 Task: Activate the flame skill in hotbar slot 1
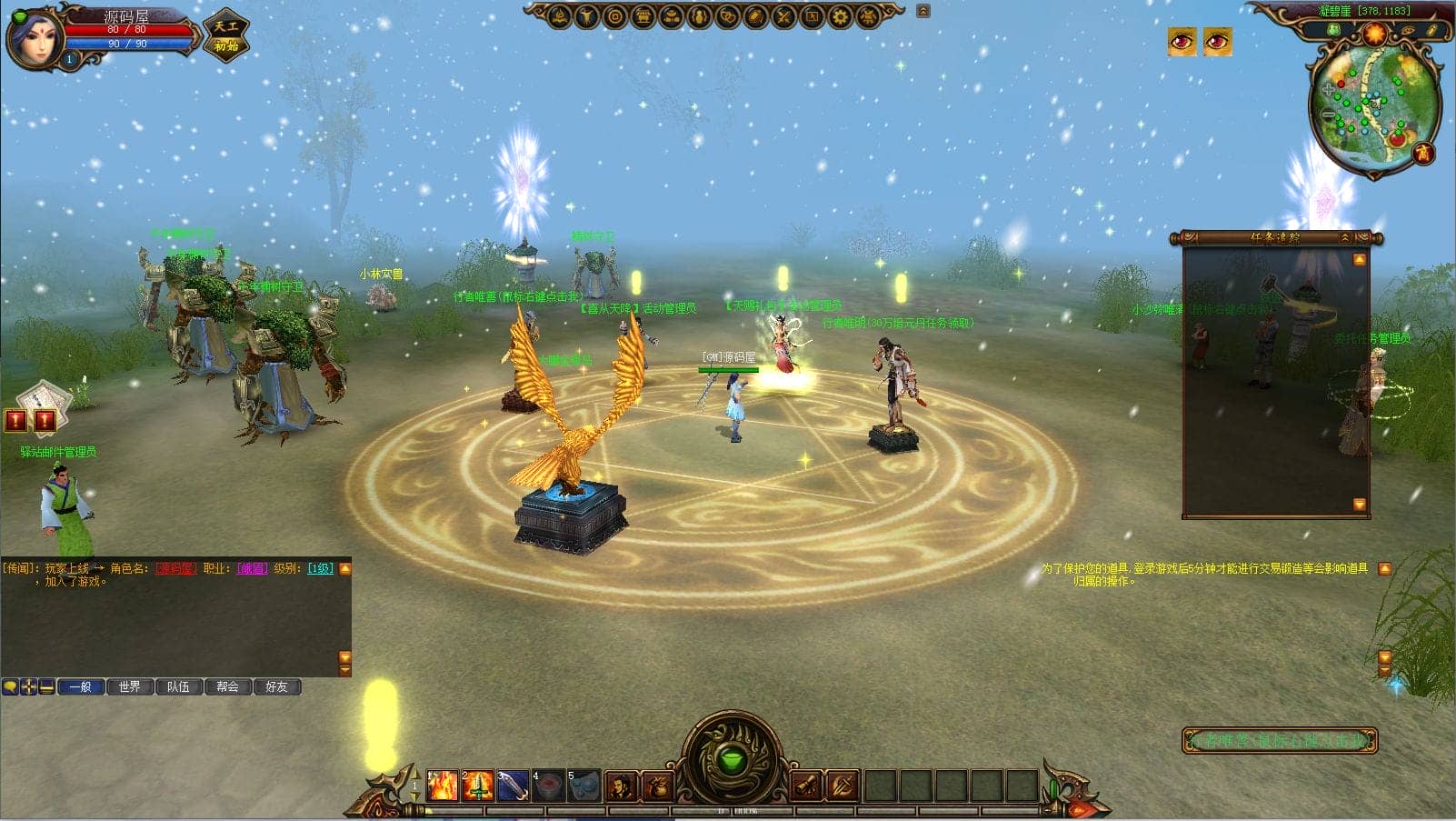click(443, 786)
